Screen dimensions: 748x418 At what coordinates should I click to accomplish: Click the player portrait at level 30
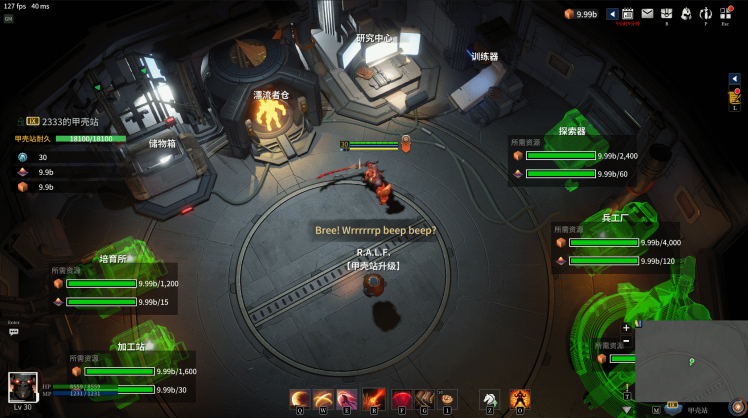tap(23, 388)
